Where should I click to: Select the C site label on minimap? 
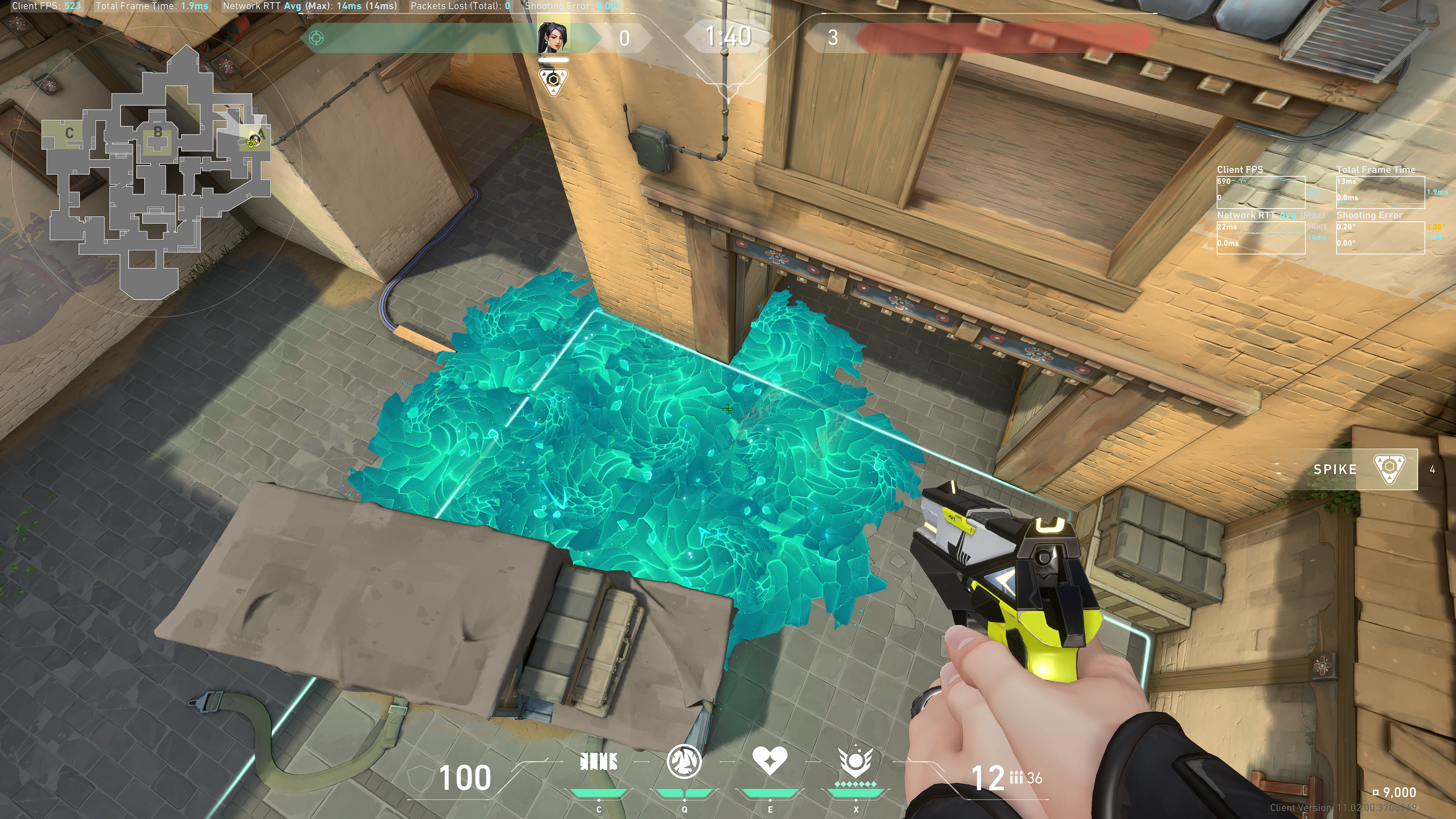pyautogui.click(x=69, y=134)
